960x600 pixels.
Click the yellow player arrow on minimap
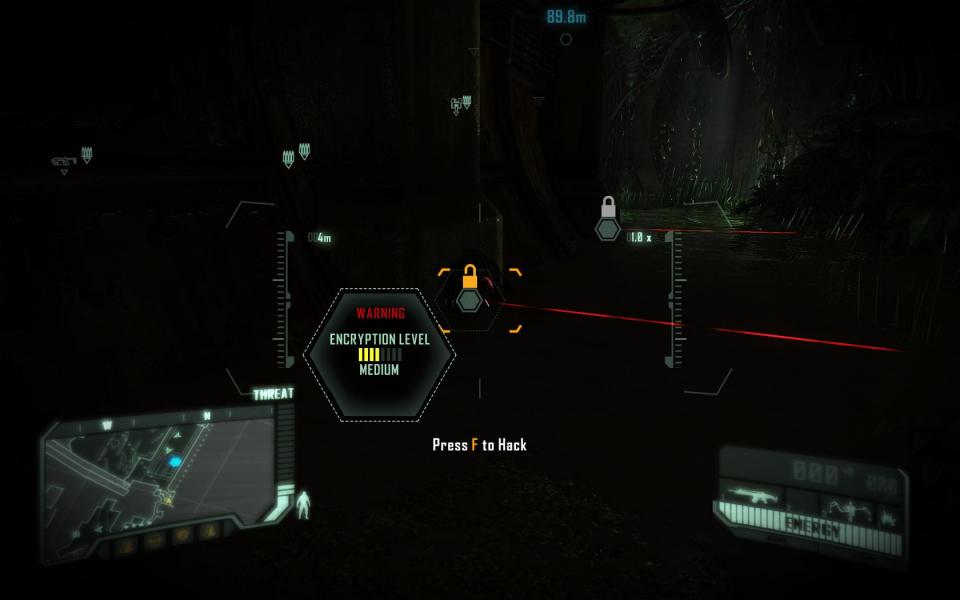tap(168, 498)
